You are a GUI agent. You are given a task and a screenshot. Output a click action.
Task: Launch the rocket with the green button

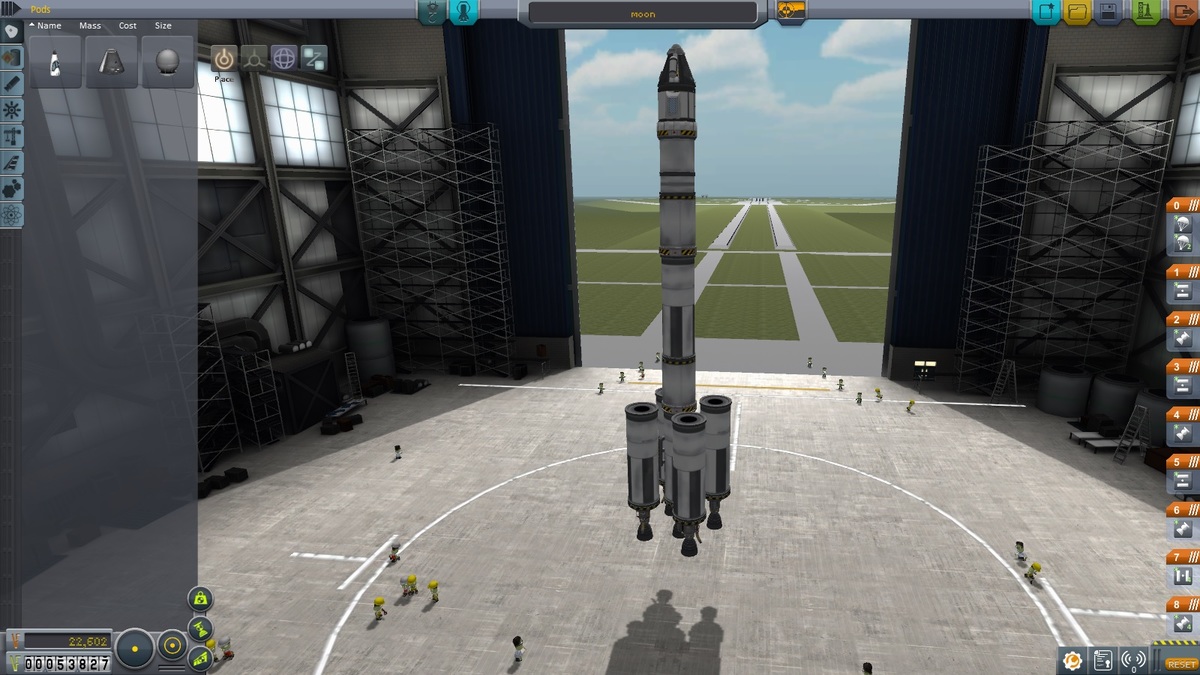[x=1144, y=12]
